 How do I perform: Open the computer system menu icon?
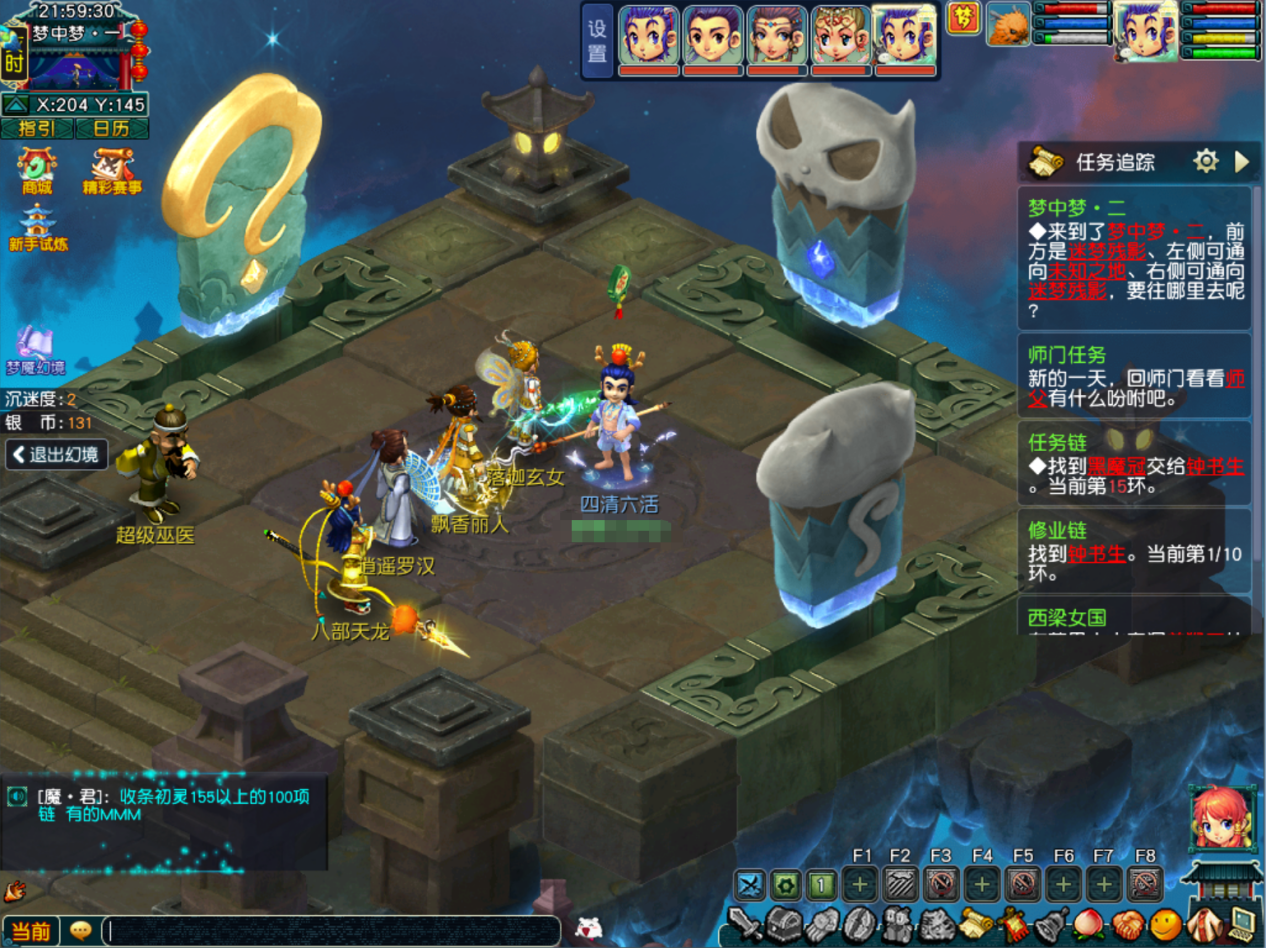[1244, 922]
